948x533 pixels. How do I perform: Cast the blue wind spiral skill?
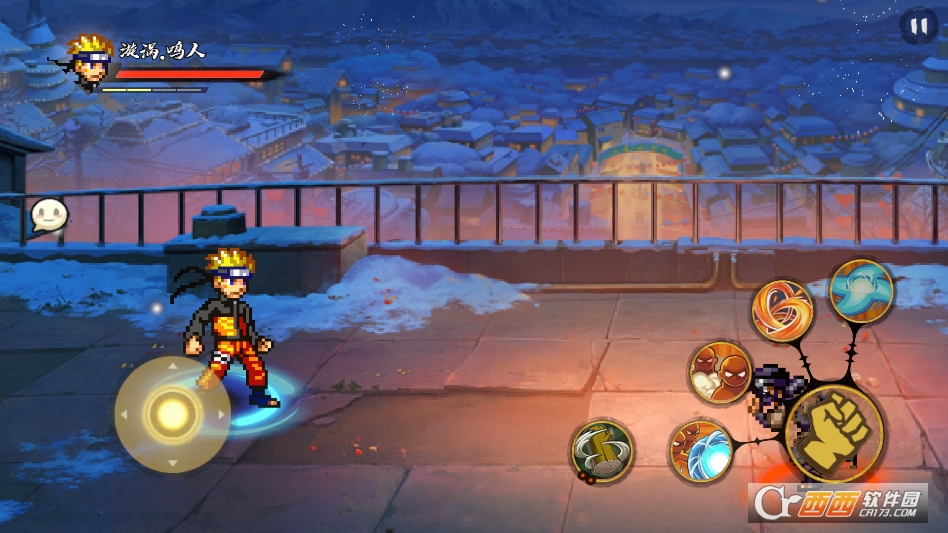[x=861, y=291]
